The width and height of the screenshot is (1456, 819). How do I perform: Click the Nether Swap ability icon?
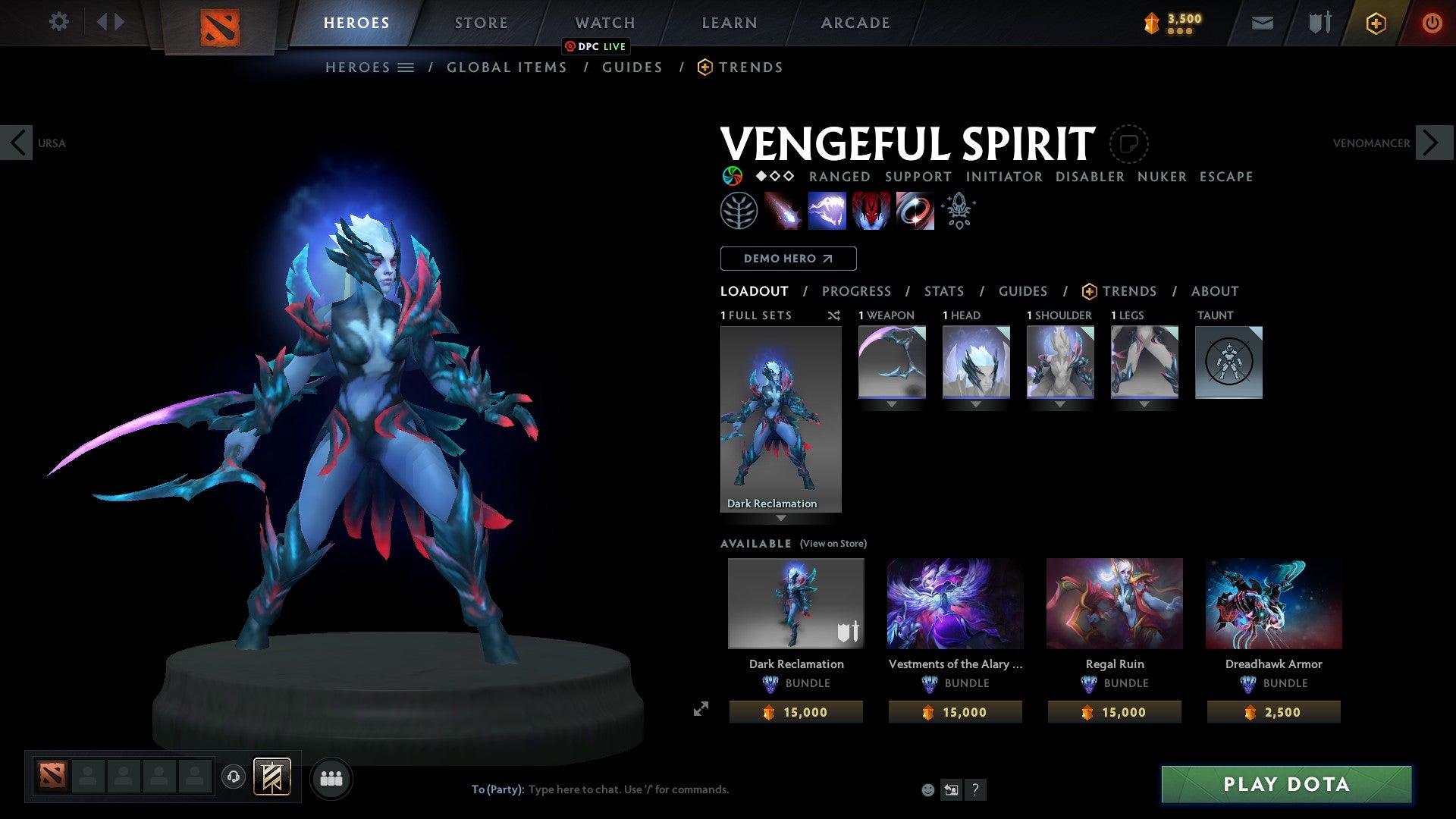914,210
